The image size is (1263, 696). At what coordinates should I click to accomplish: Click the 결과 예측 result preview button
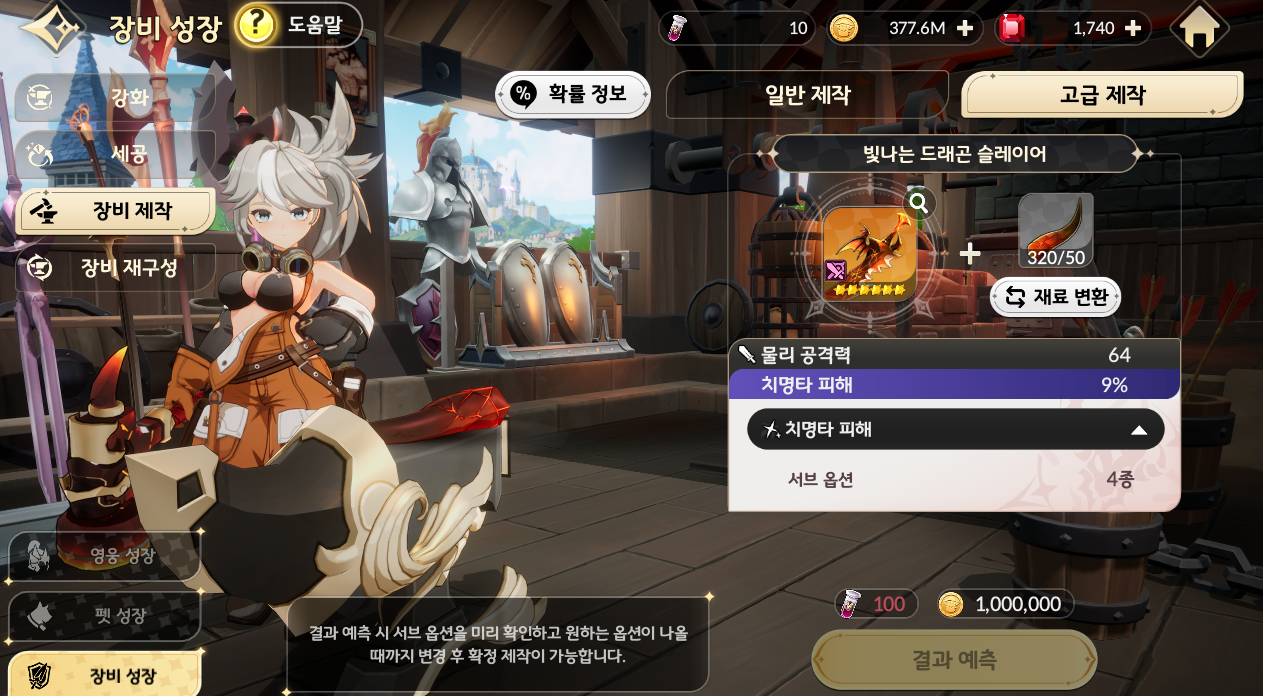[953, 660]
